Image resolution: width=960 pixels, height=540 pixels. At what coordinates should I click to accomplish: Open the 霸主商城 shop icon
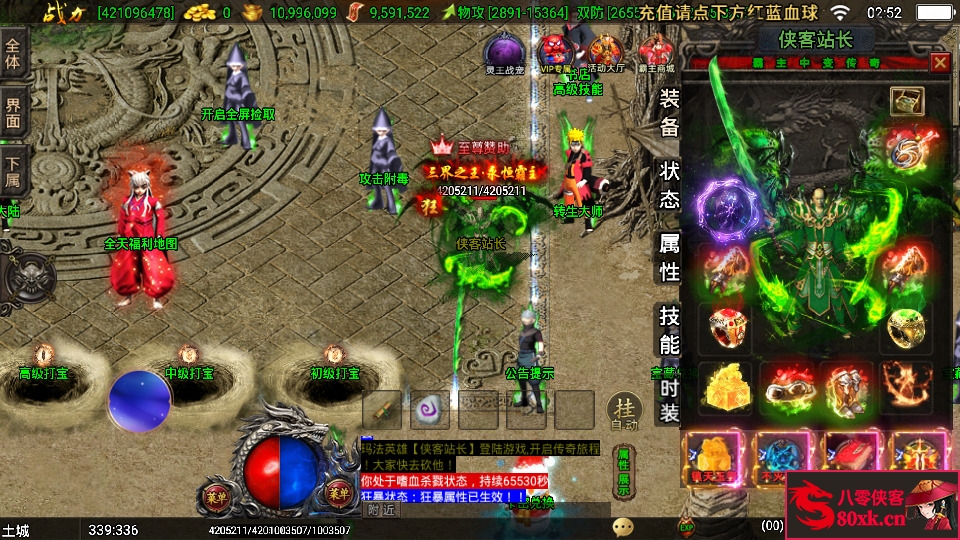(x=656, y=53)
